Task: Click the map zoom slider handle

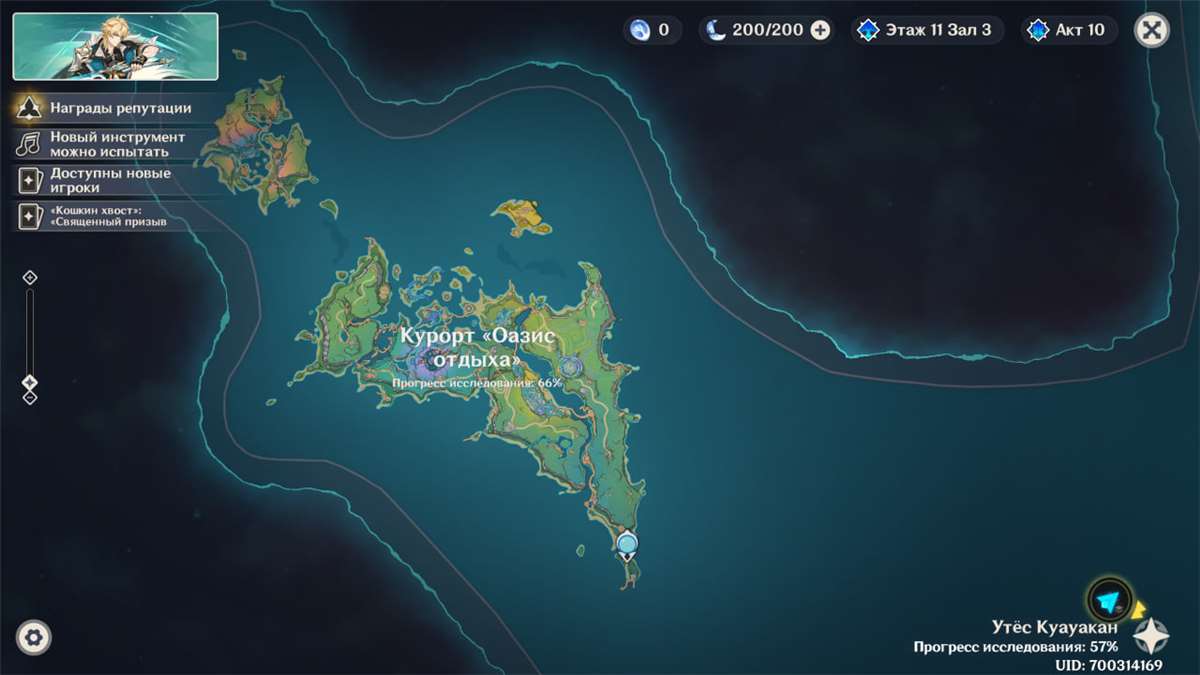Action: [x=30, y=382]
